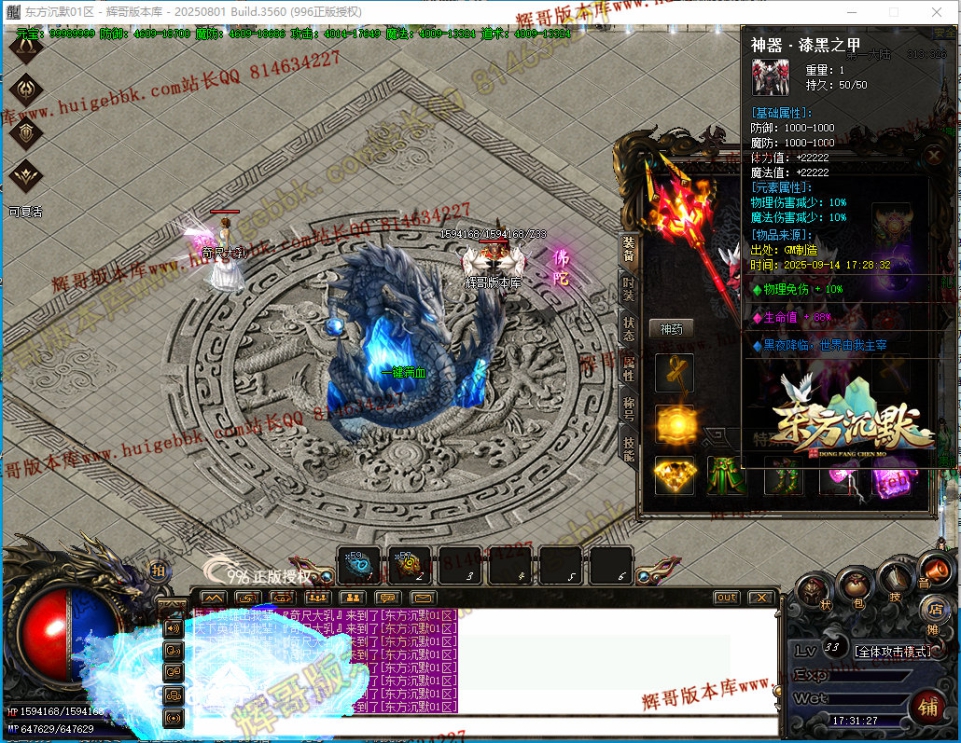
Task: Open the 时装 fashion tab
Action: [629, 289]
